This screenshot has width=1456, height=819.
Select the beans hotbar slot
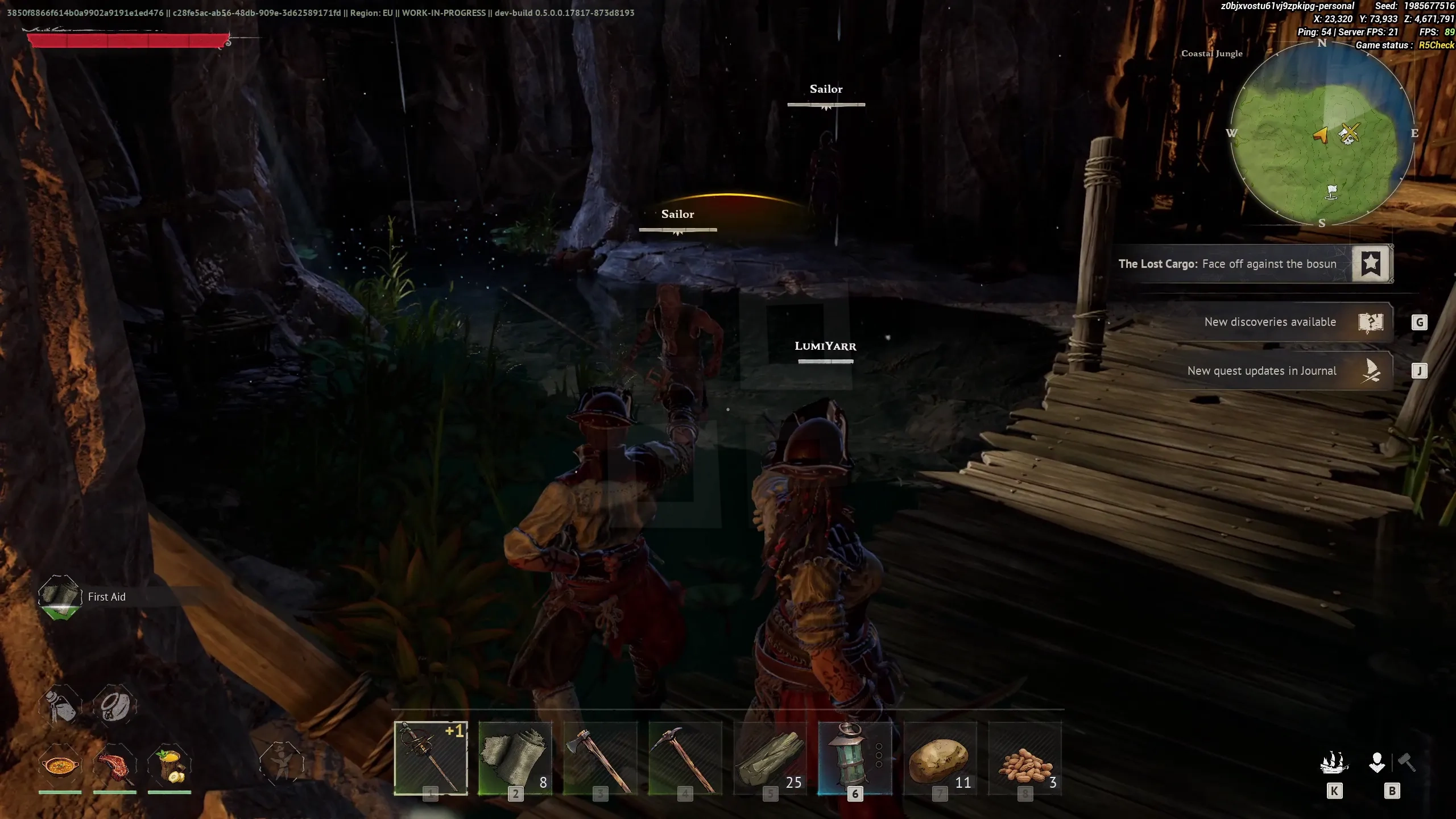(x=1025, y=758)
